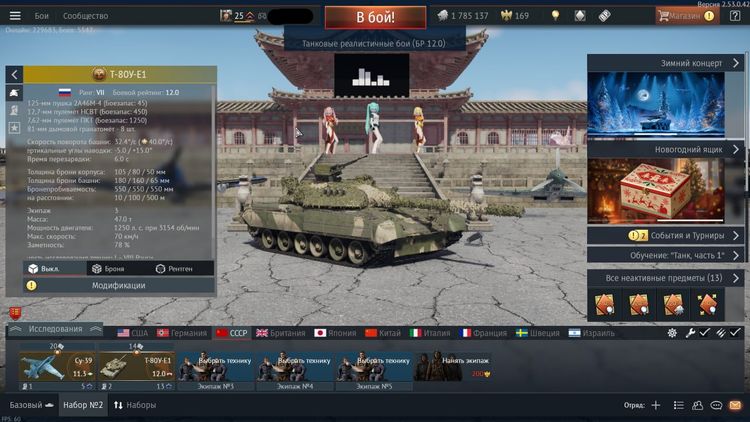750x422 pixels.
Task: Switch armor view to «Броня»
Action: [108, 268]
